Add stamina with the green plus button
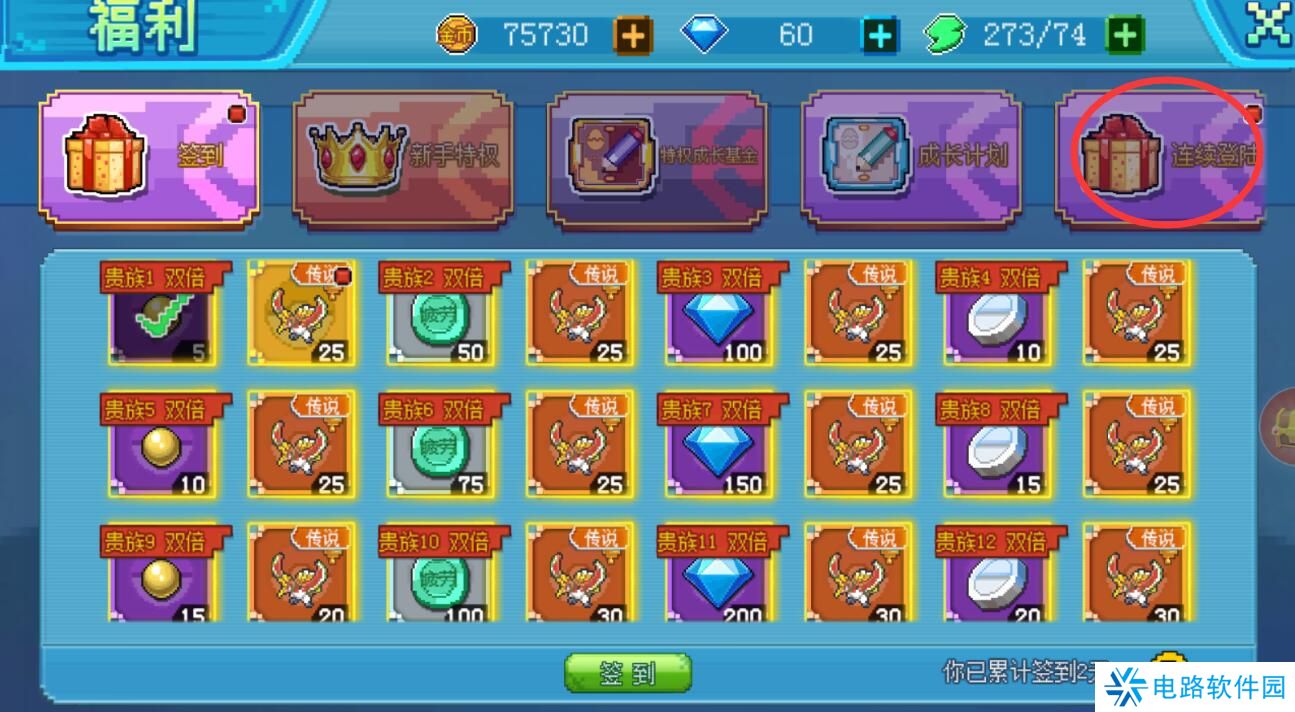The image size is (1295, 712). pos(1125,36)
